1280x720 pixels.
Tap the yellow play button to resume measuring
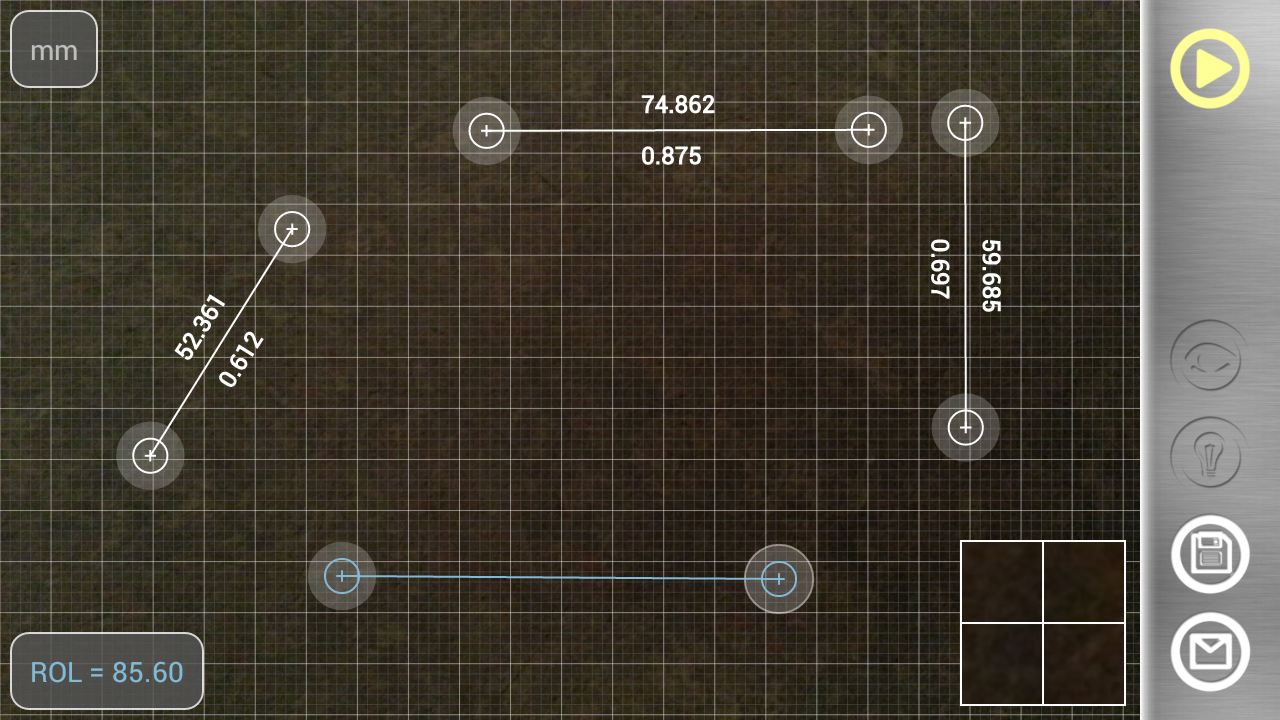point(1208,68)
